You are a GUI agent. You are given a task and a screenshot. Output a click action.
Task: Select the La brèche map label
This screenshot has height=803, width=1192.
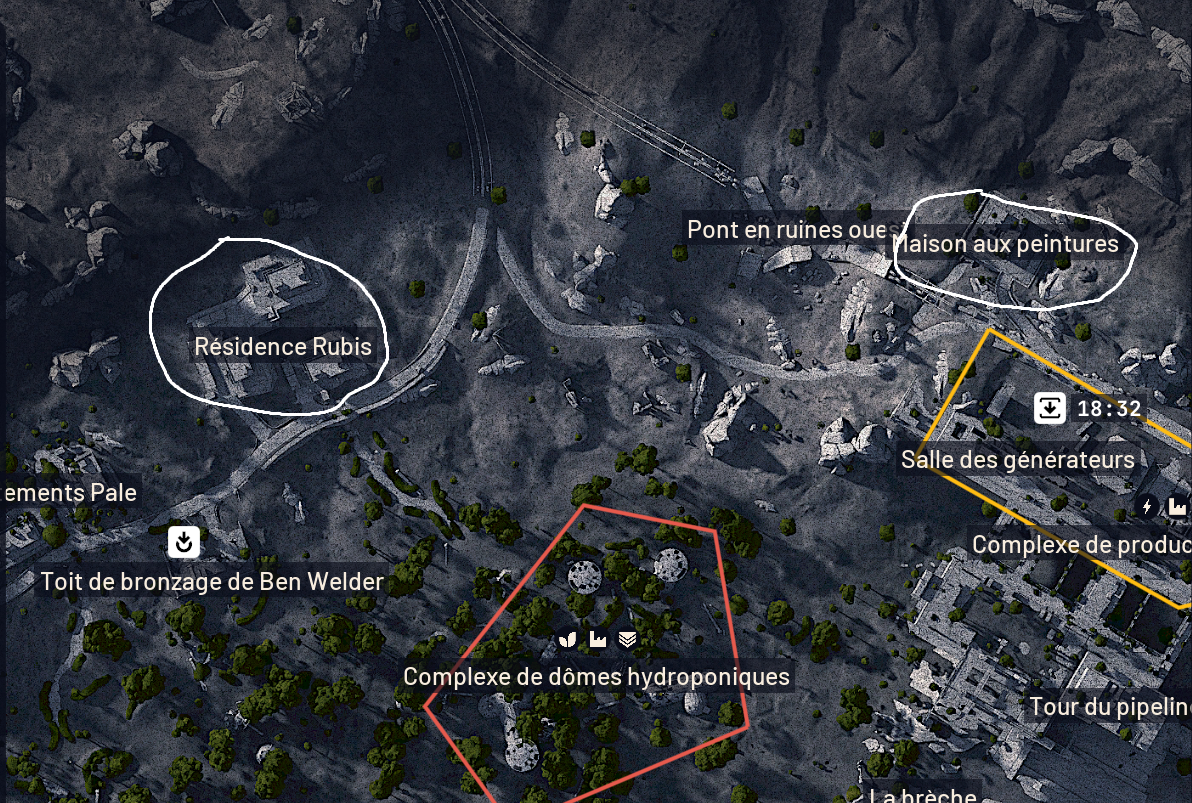pyautogui.click(x=922, y=796)
